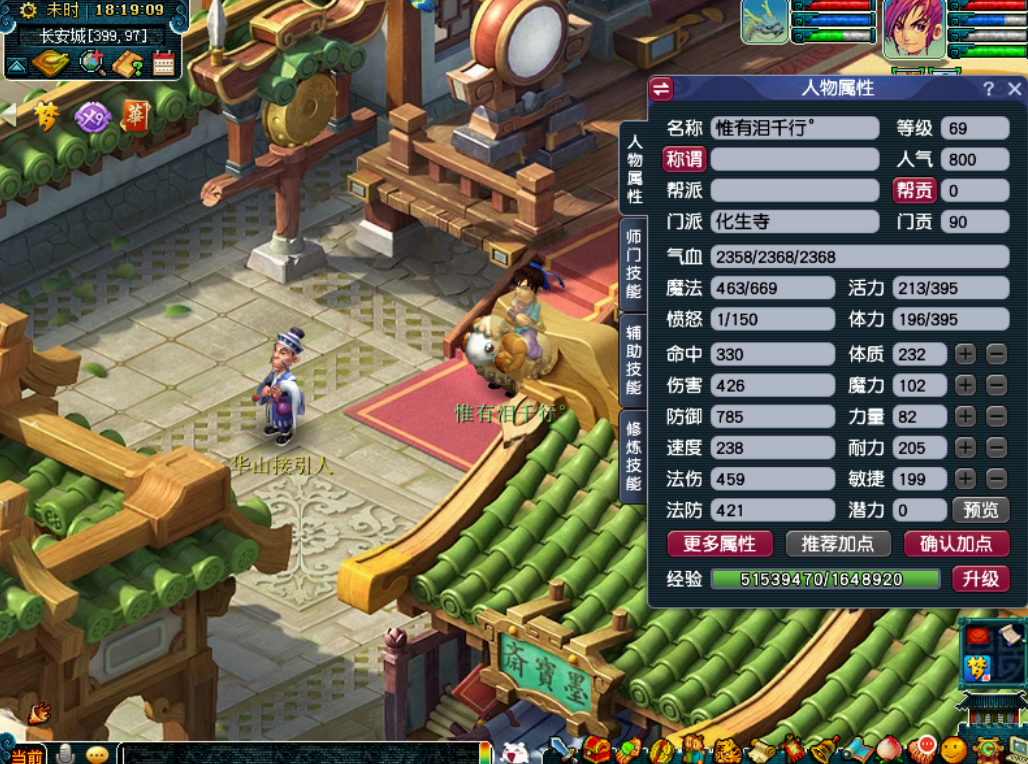This screenshot has width=1028, height=764.
Task: Click the 预览 preview button
Action: [980, 510]
